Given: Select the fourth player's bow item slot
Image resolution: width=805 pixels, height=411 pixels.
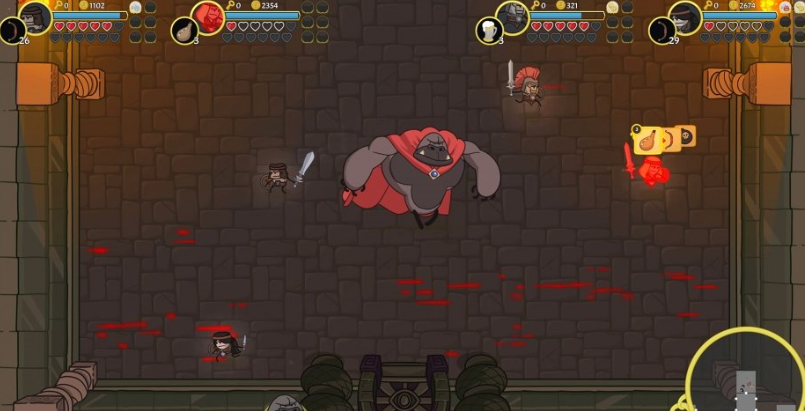Looking at the screenshot, I should (x=662, y=30).
